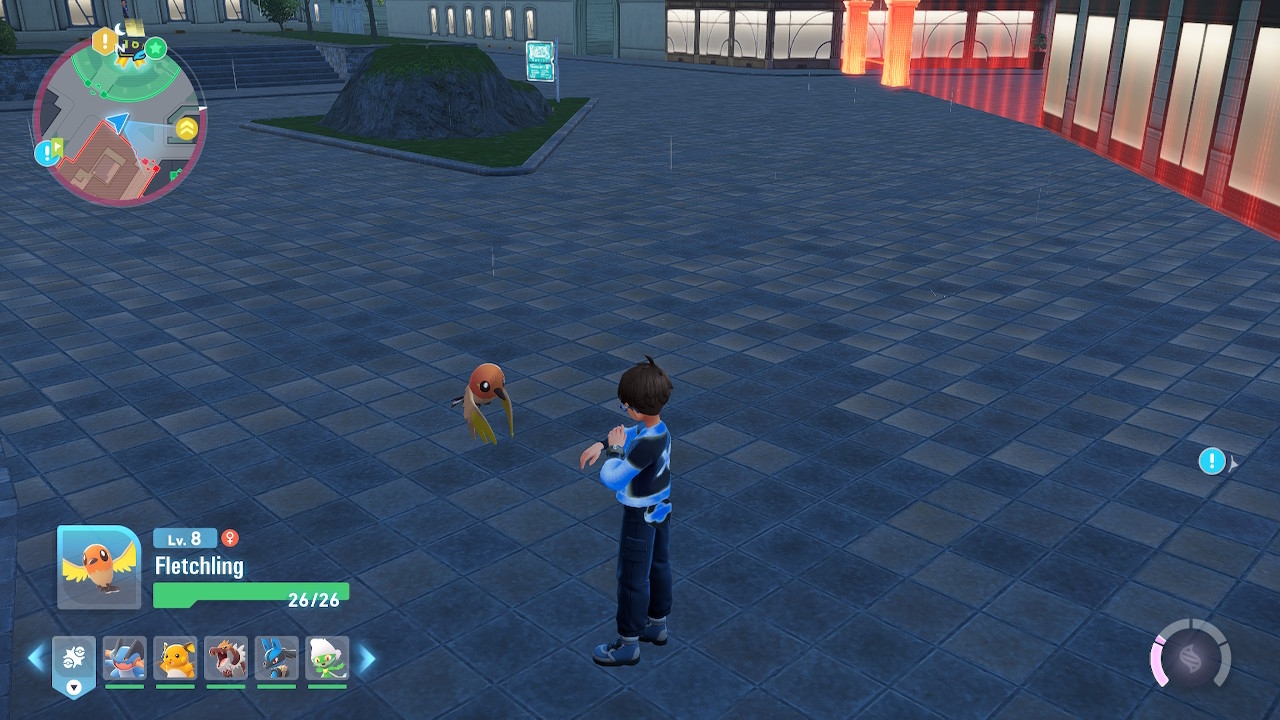Click the Fletchling portrait

click(x=99, y=567)
